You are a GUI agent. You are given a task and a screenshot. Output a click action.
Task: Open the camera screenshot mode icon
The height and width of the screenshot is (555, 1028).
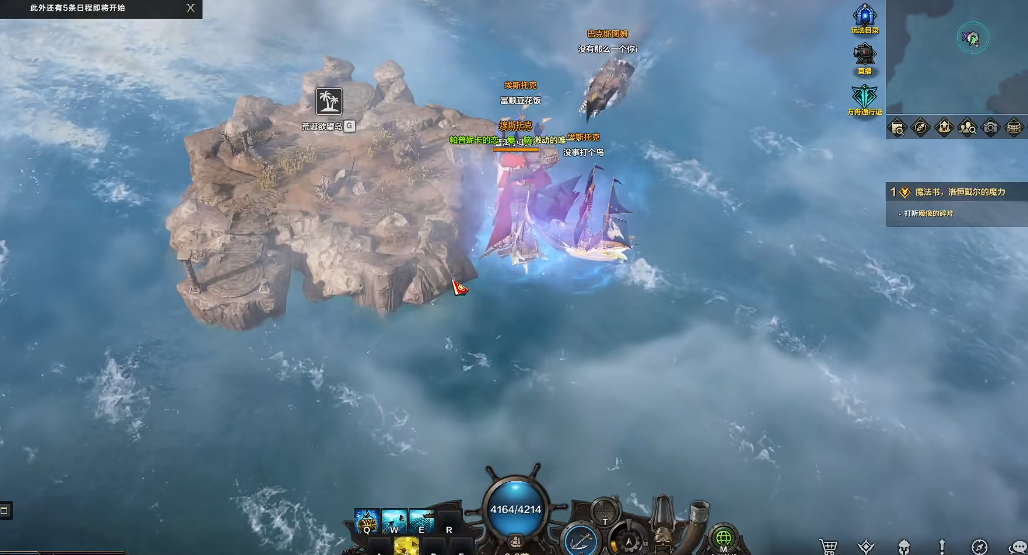990,127
